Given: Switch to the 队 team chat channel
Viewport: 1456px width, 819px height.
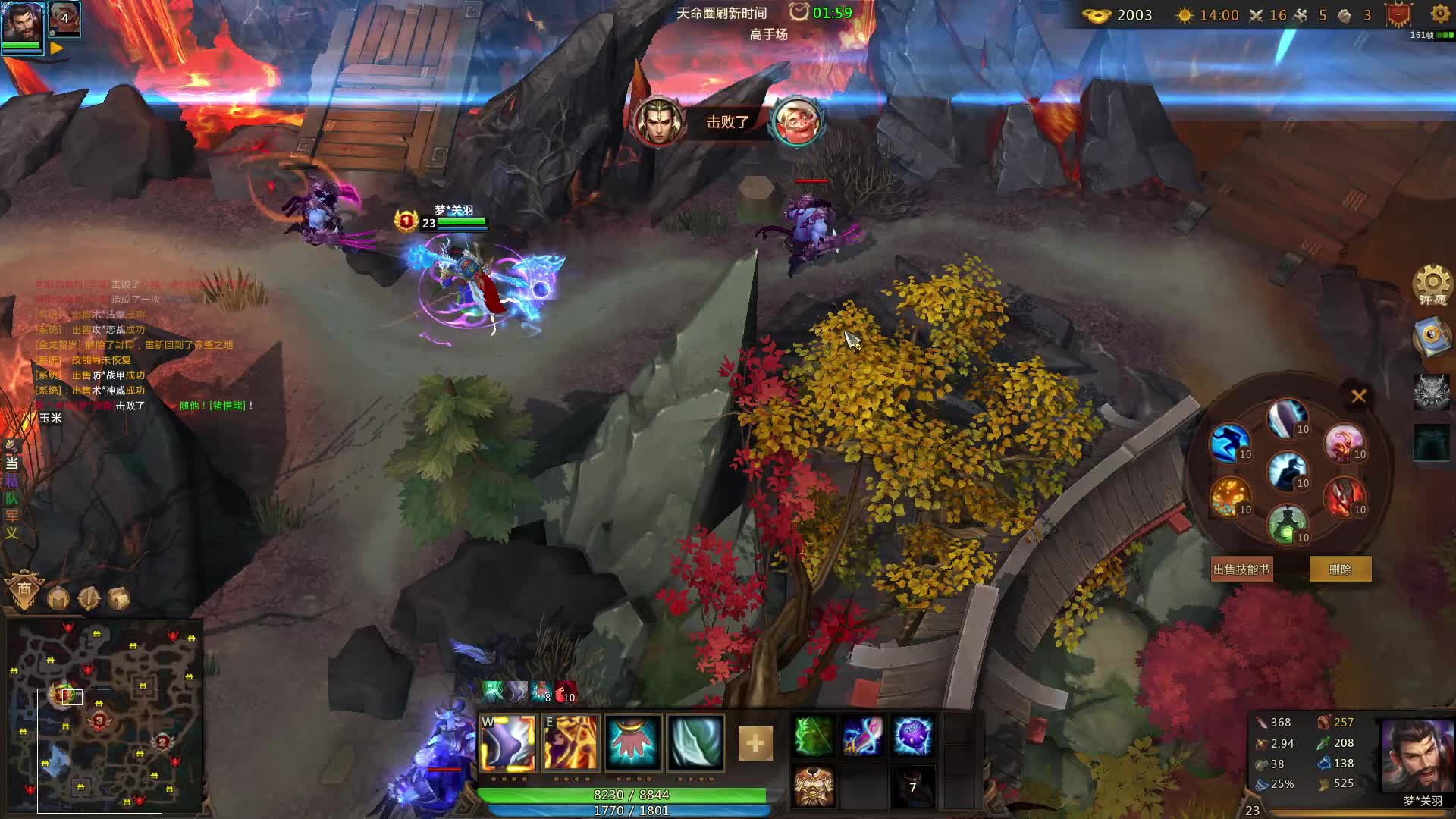Looking at the screenshot, I should (x=11, y=498).
